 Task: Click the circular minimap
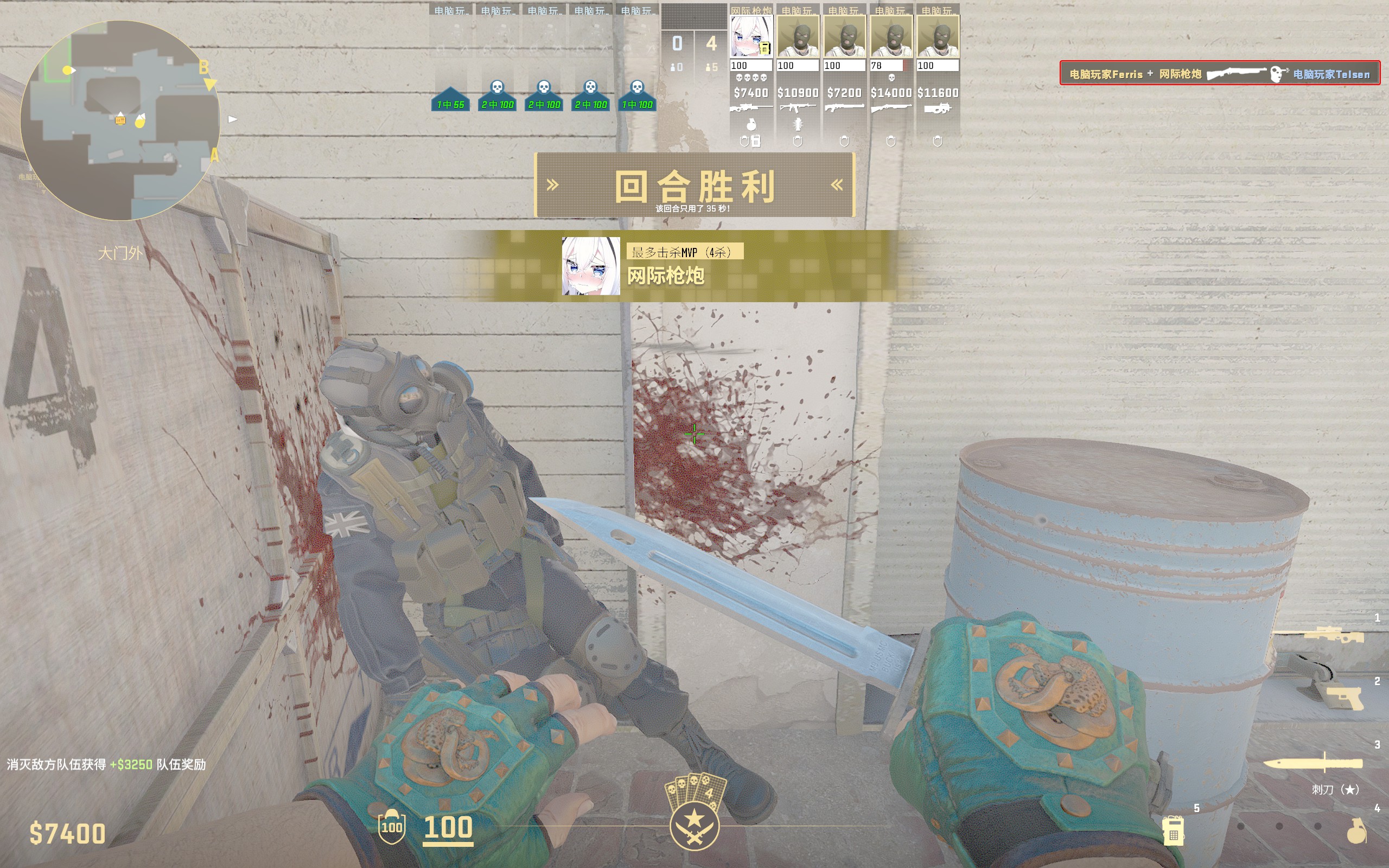120,120
